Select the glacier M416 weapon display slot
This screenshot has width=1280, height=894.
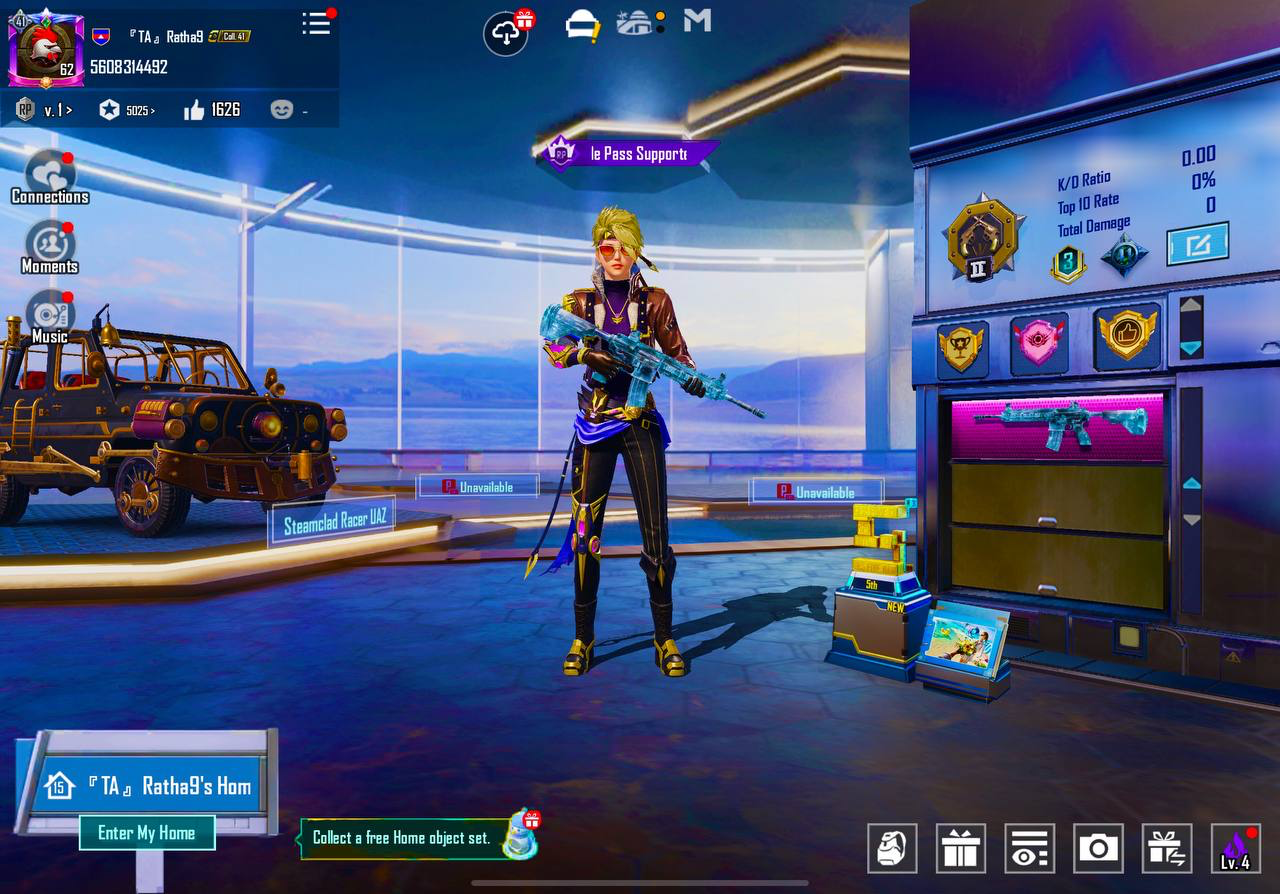(1057, 424)
